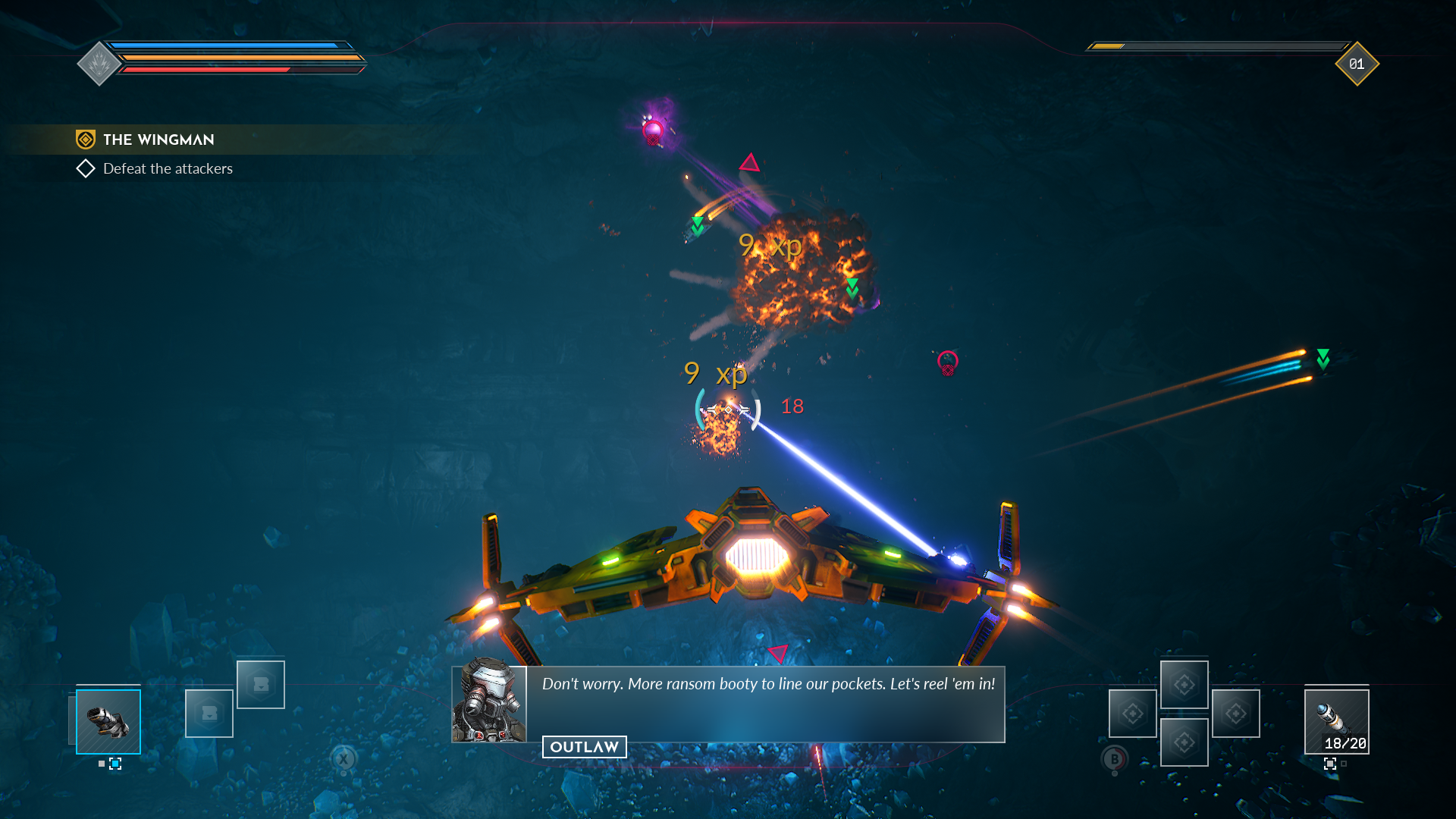Select the bottom device slot icon
This screenshot has height=819, width=1456.
pos(1185,742)
